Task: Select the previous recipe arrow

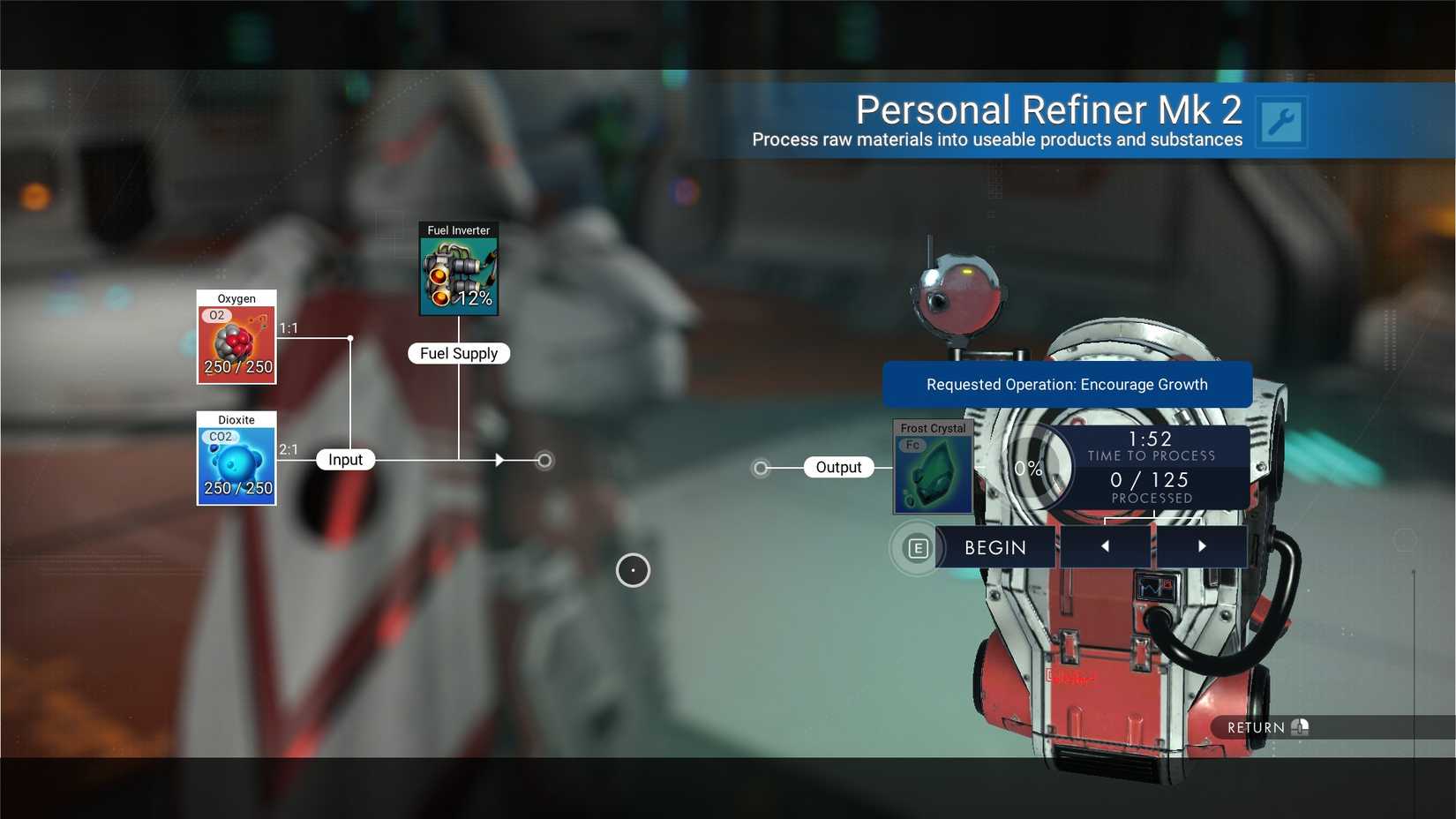Action: (x=1106, y=546)
